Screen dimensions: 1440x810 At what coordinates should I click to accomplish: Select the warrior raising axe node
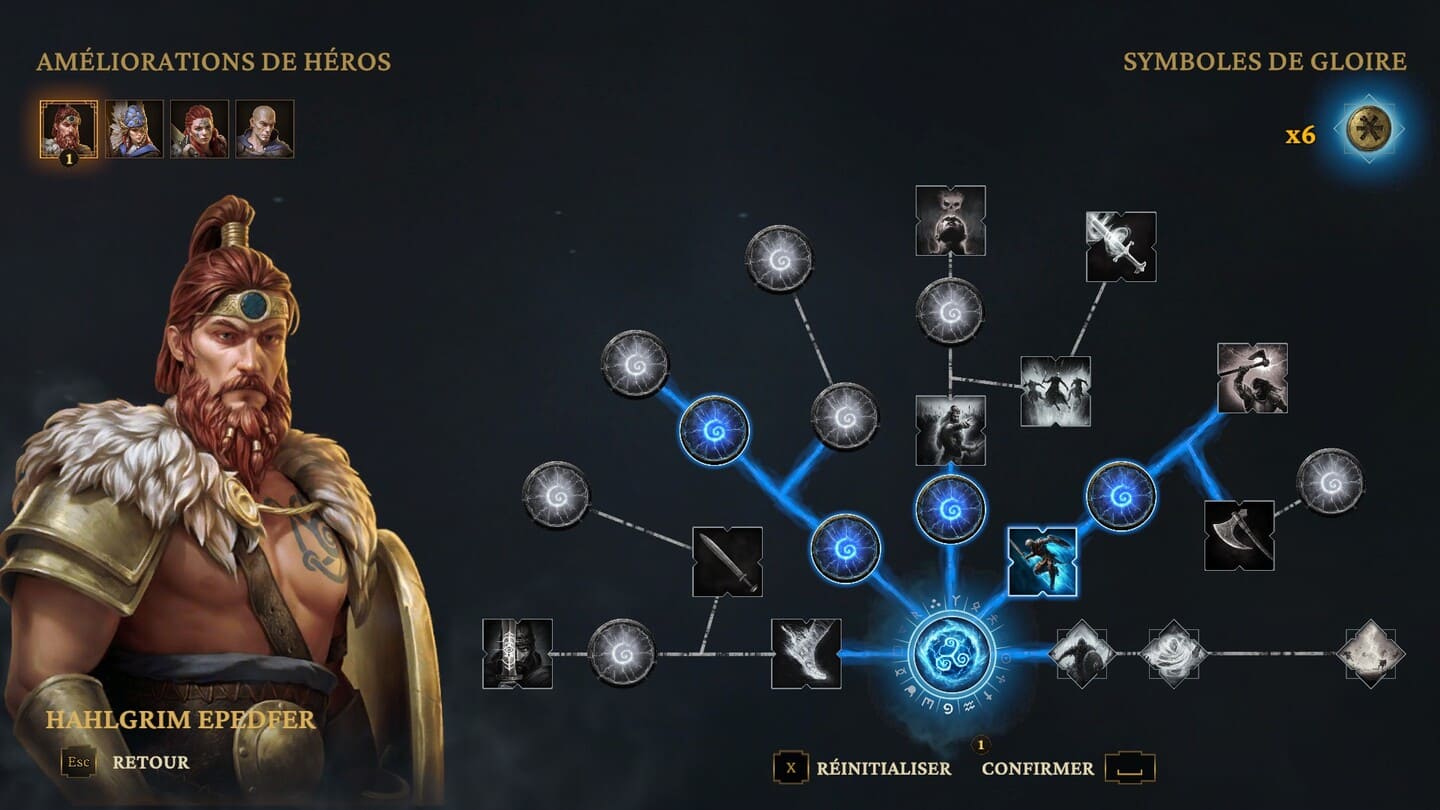point(1252,378)
